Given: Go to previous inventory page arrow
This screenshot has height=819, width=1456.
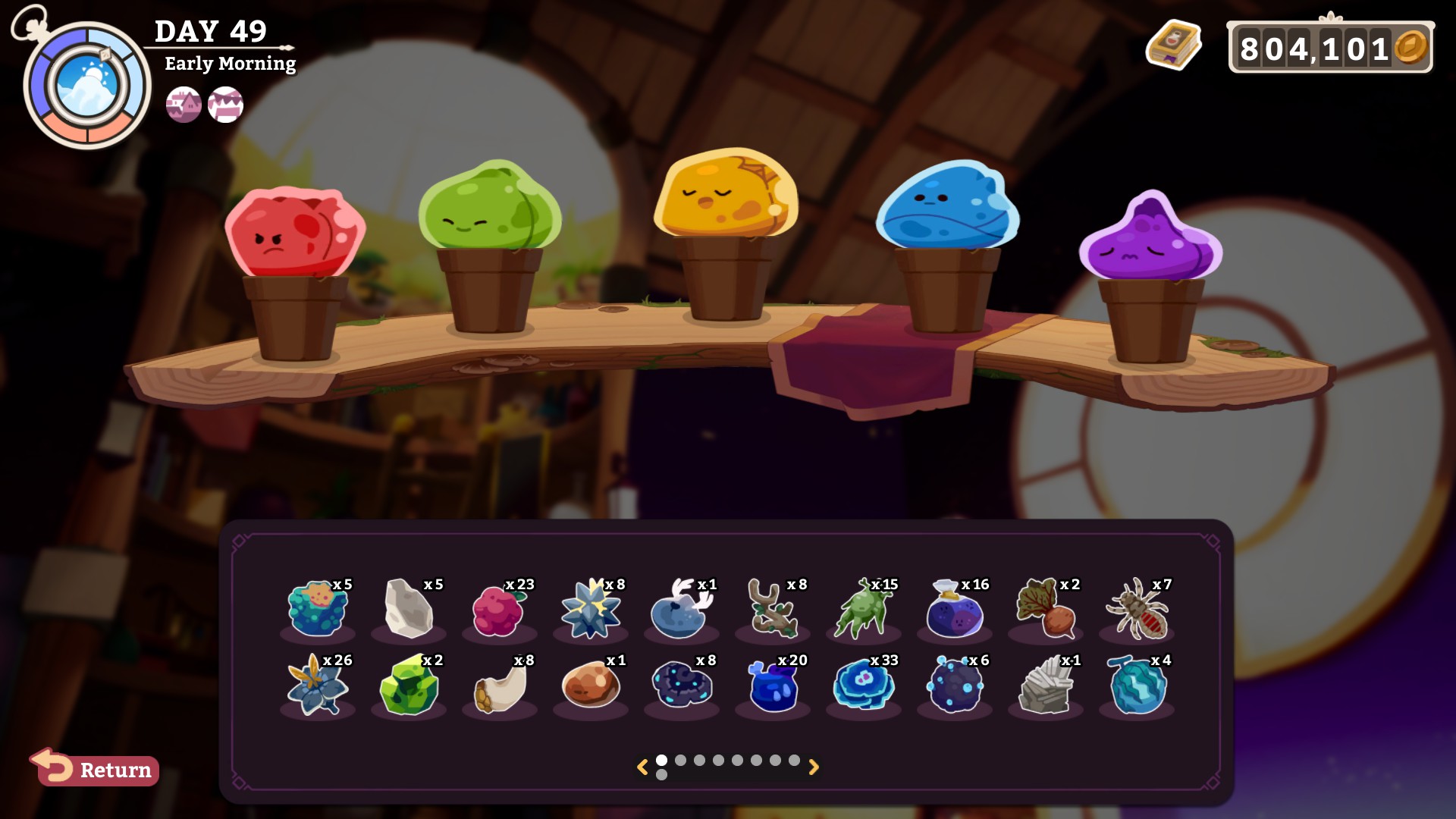Looking at the screenshot, I should click(x=642, y=767).
